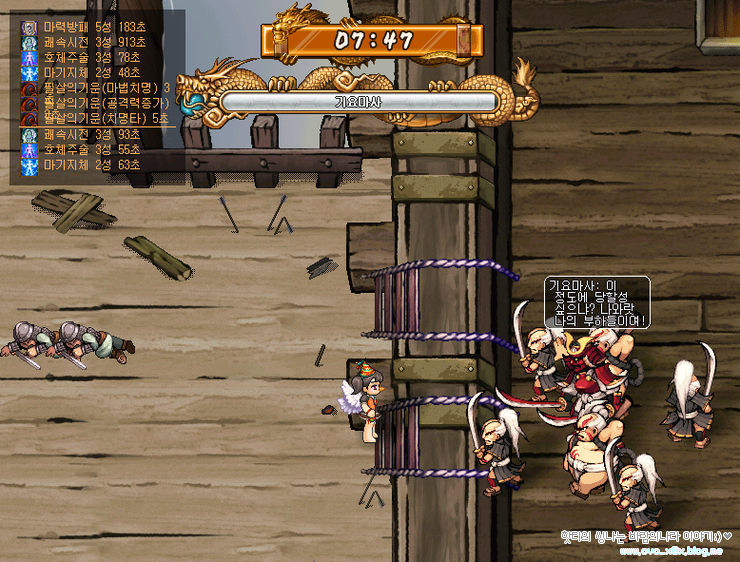Screen dimensions: 740x562
Task: Click the 호체주술 buff showing 55초
Action: 29,149
